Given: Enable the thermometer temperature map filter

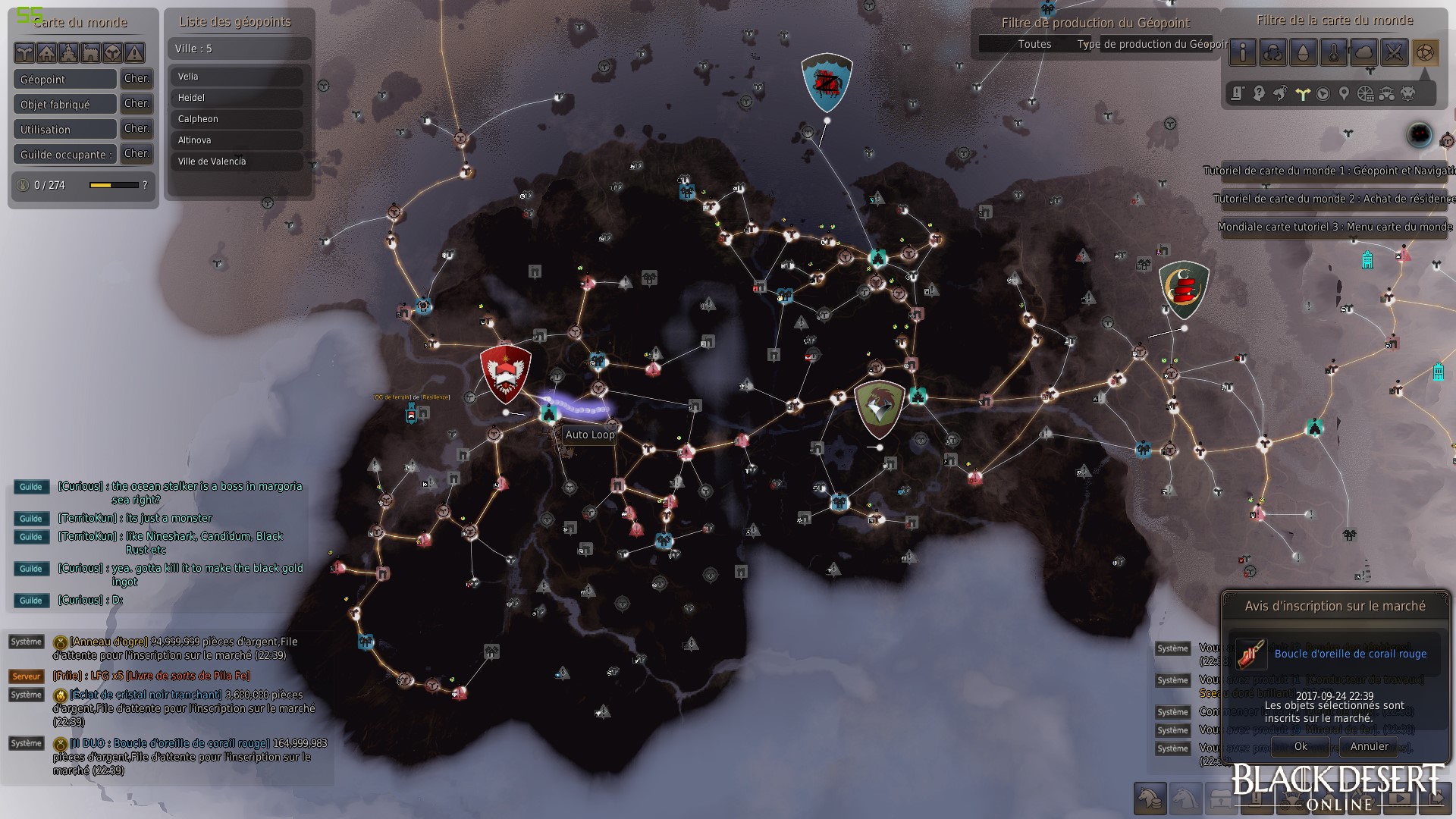Looking at the screenshot, I should click(1333, 52).
